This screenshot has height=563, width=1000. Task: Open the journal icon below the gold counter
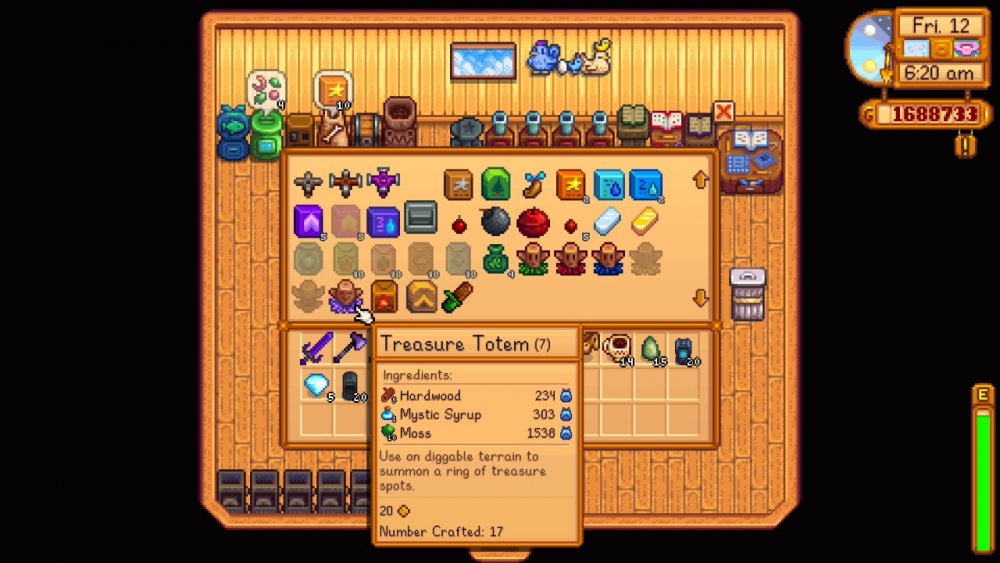(965, 146)
